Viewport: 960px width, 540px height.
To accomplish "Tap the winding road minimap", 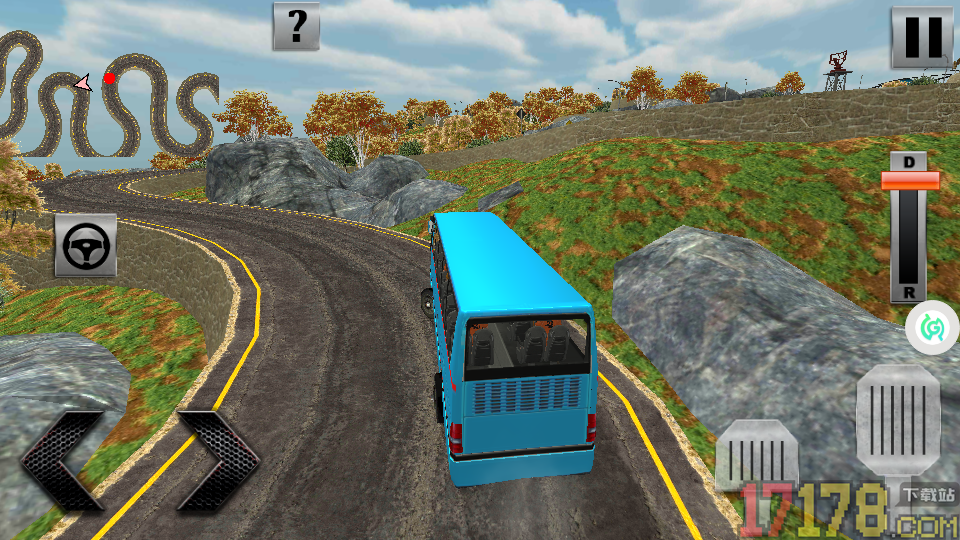I will pyautogui.click(x=108, y=95).
